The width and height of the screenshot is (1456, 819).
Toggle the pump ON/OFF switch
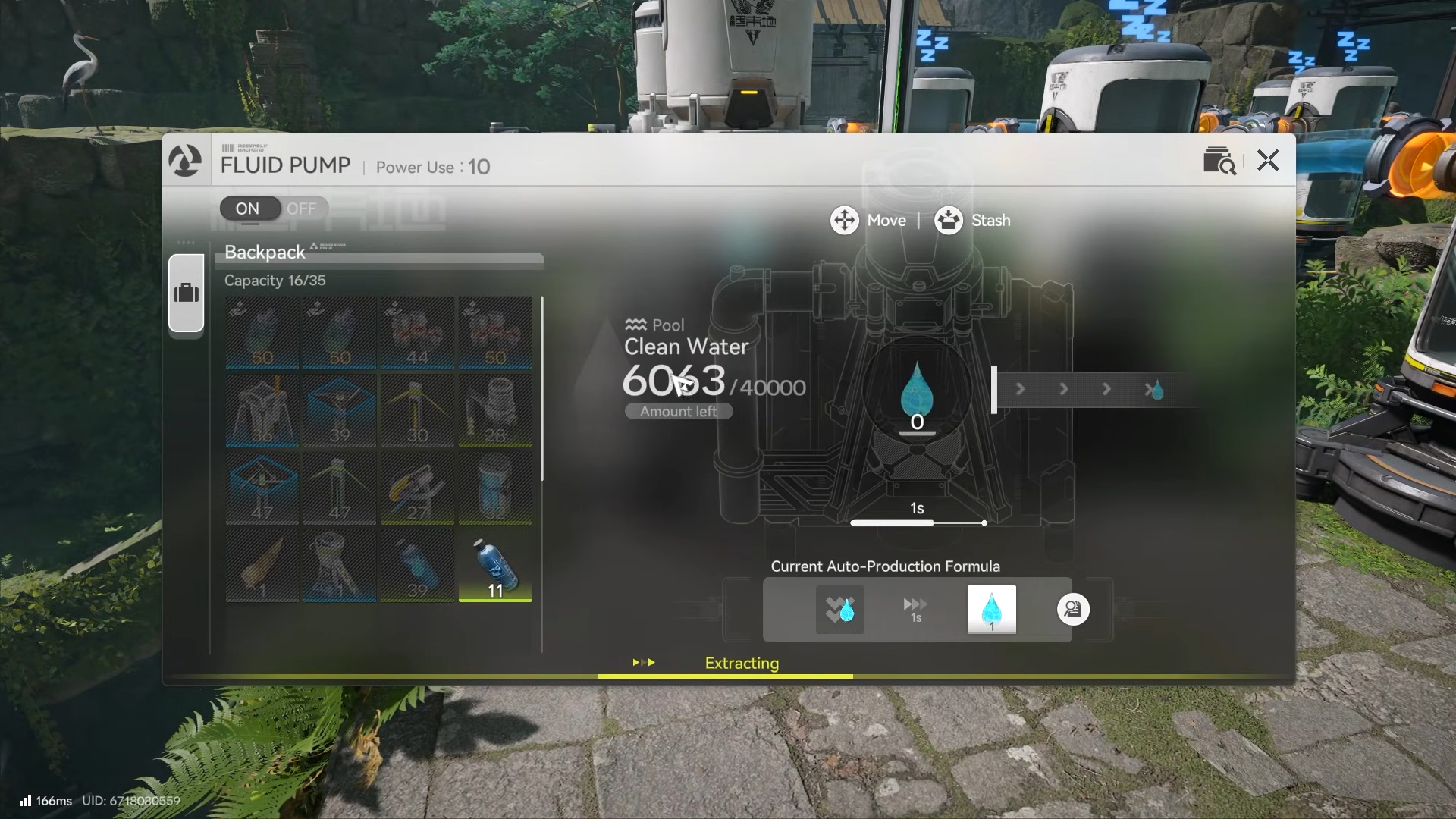[x=274, y=209]
